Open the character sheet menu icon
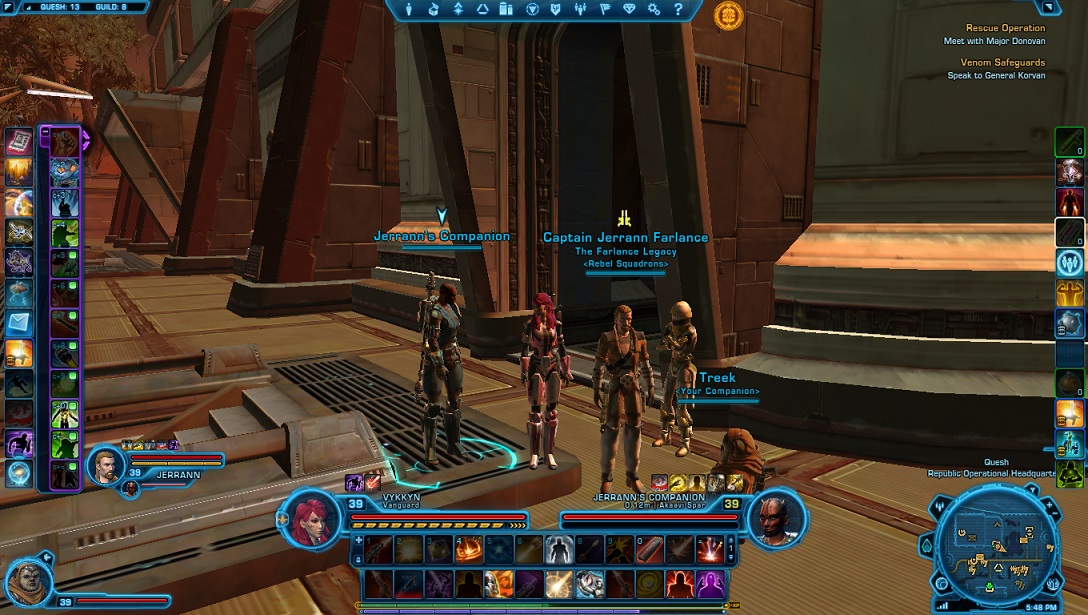The height and width of the screenshot is (615, 1088). [x=409, y=9]
